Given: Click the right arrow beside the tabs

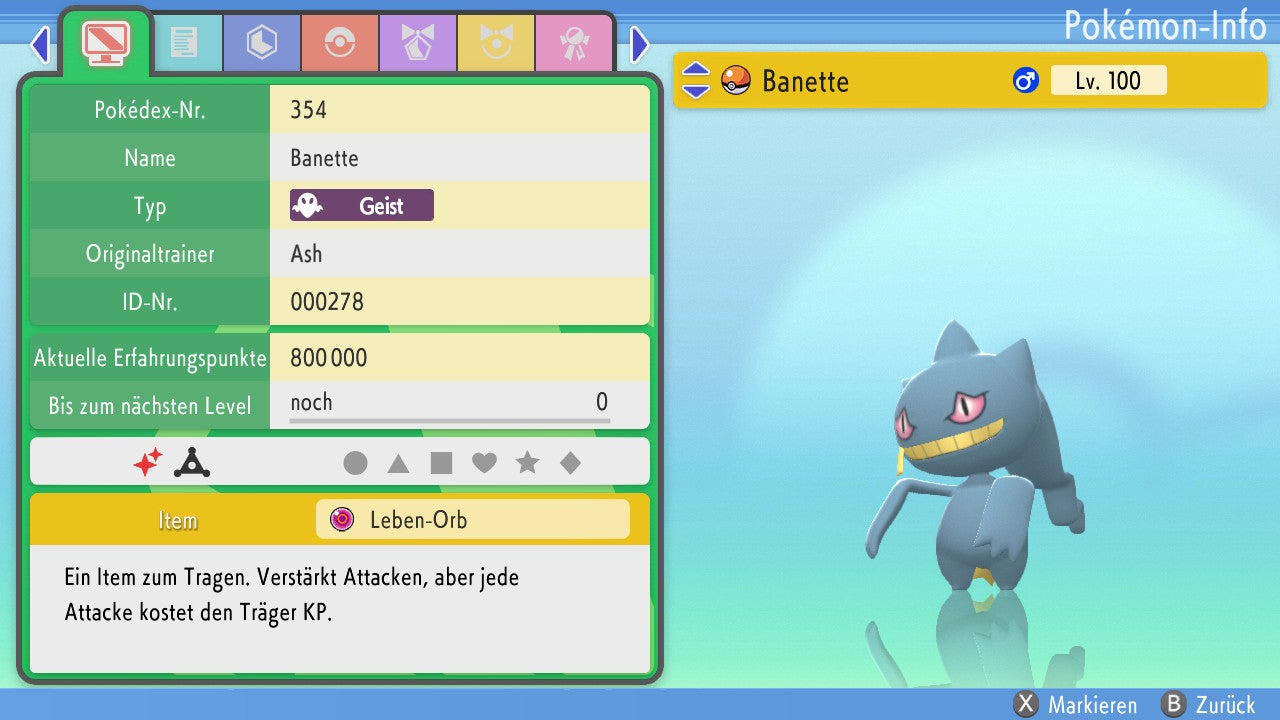Looking at the screenshot, I should 640,44.
